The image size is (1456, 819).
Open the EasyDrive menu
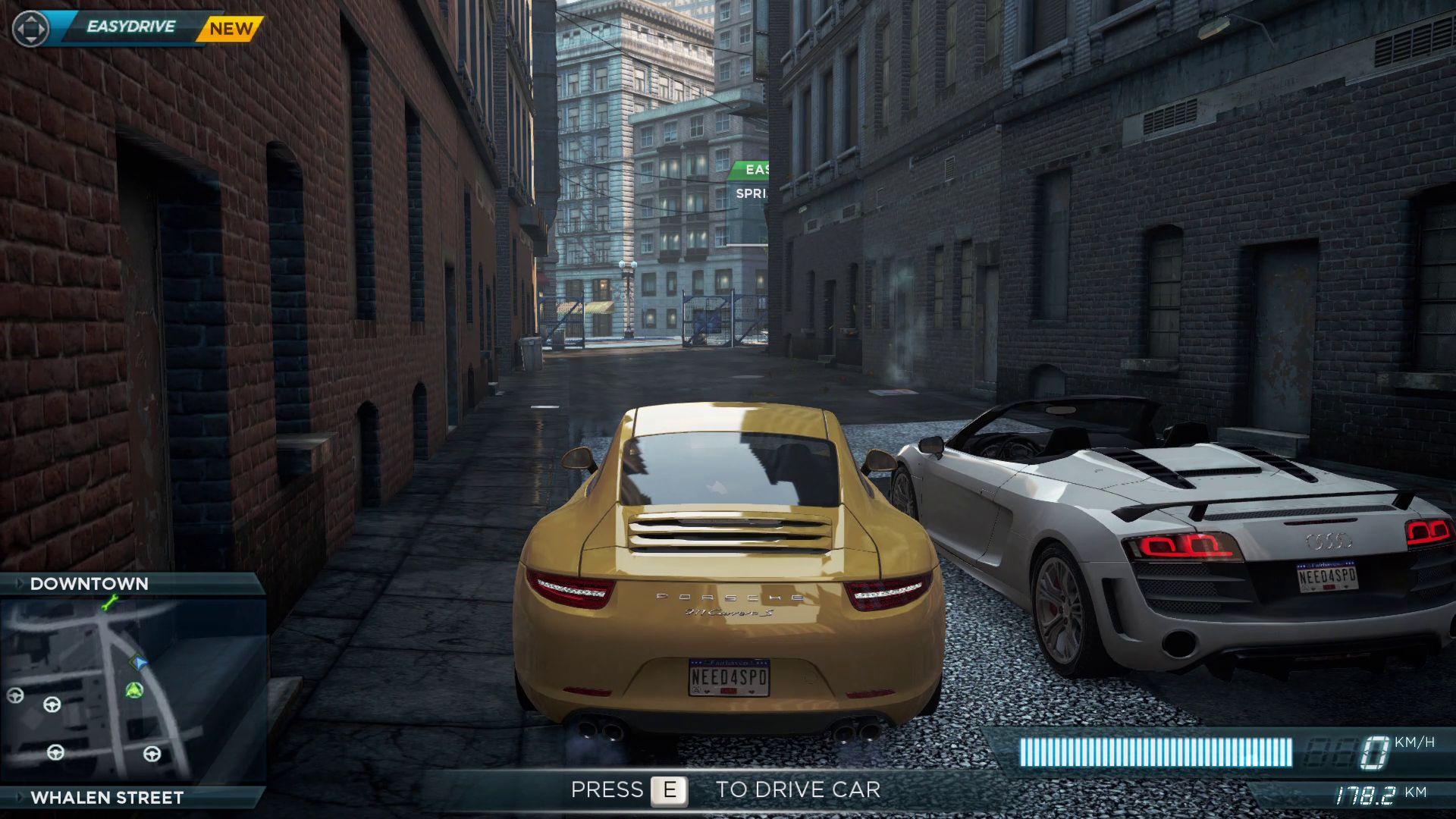coord(131,27)
